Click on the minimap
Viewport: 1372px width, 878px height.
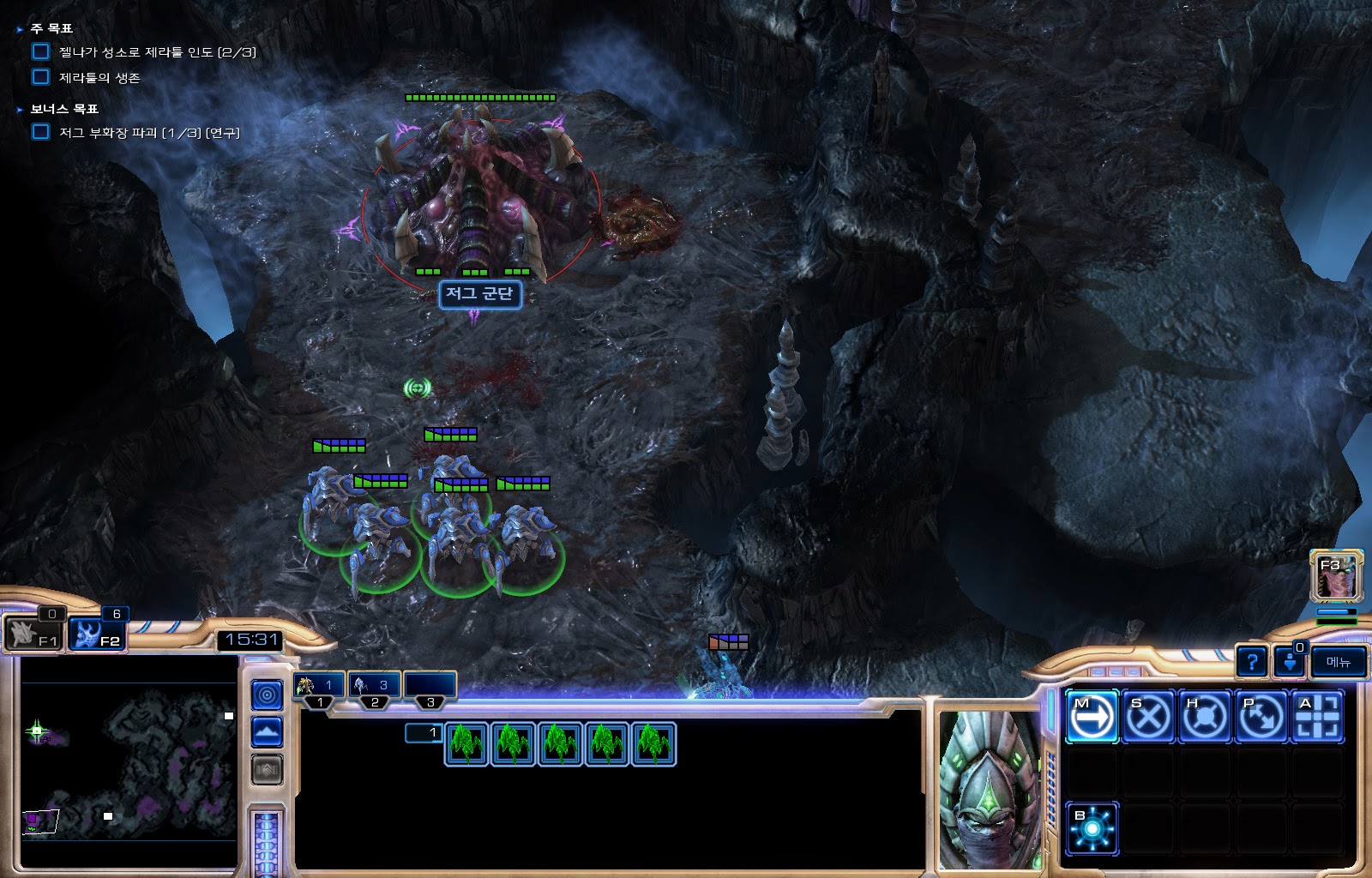[129, 763]
